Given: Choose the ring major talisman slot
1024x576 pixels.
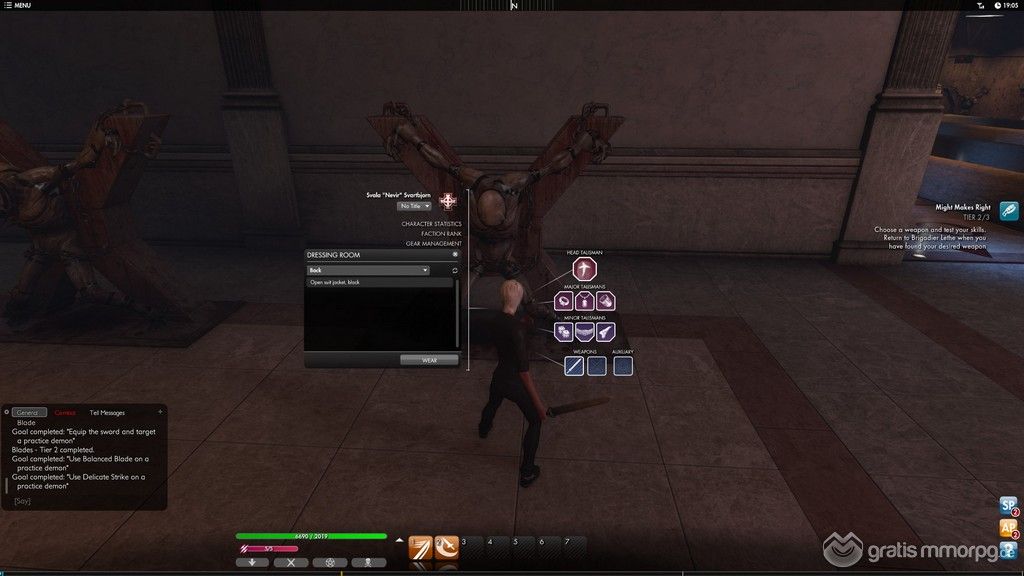Looking at the screenshot, I should click(563, 300).
